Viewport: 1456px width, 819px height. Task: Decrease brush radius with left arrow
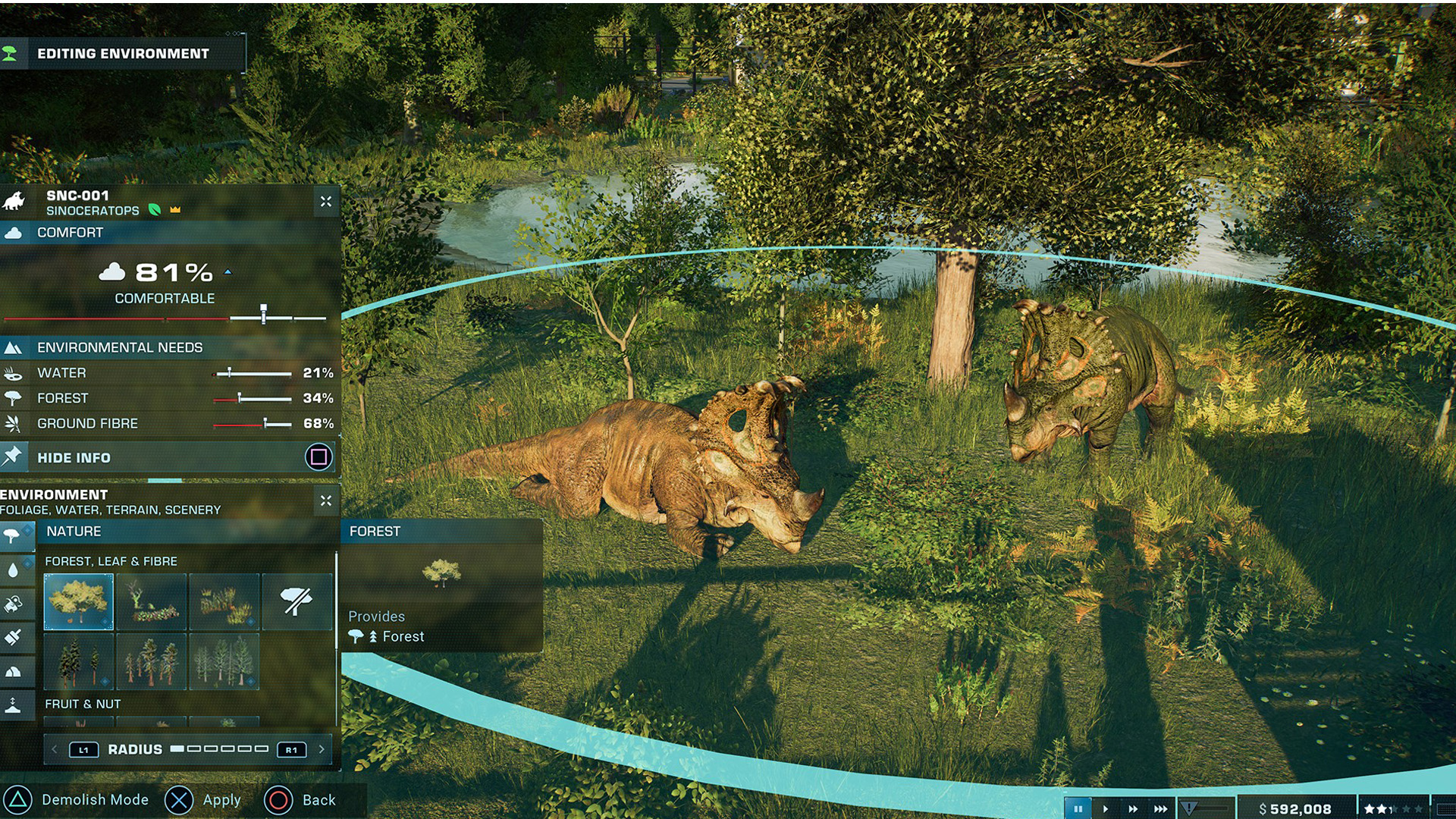point(55,749)
